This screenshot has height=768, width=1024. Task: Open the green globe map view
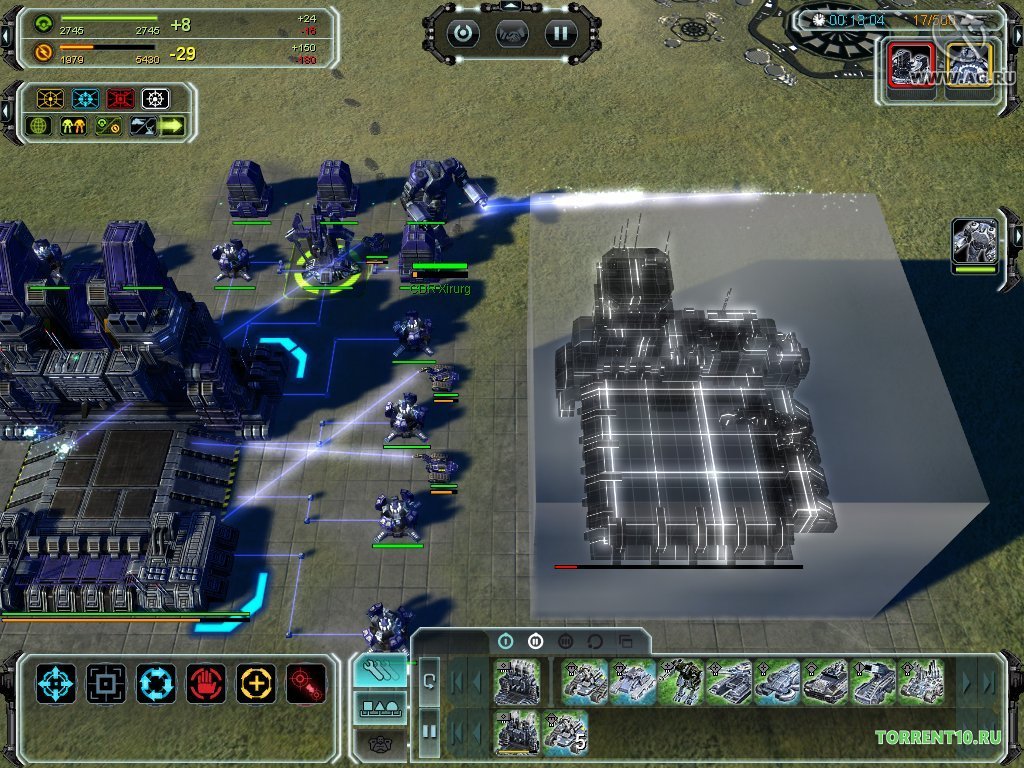(x=40, y=126)
